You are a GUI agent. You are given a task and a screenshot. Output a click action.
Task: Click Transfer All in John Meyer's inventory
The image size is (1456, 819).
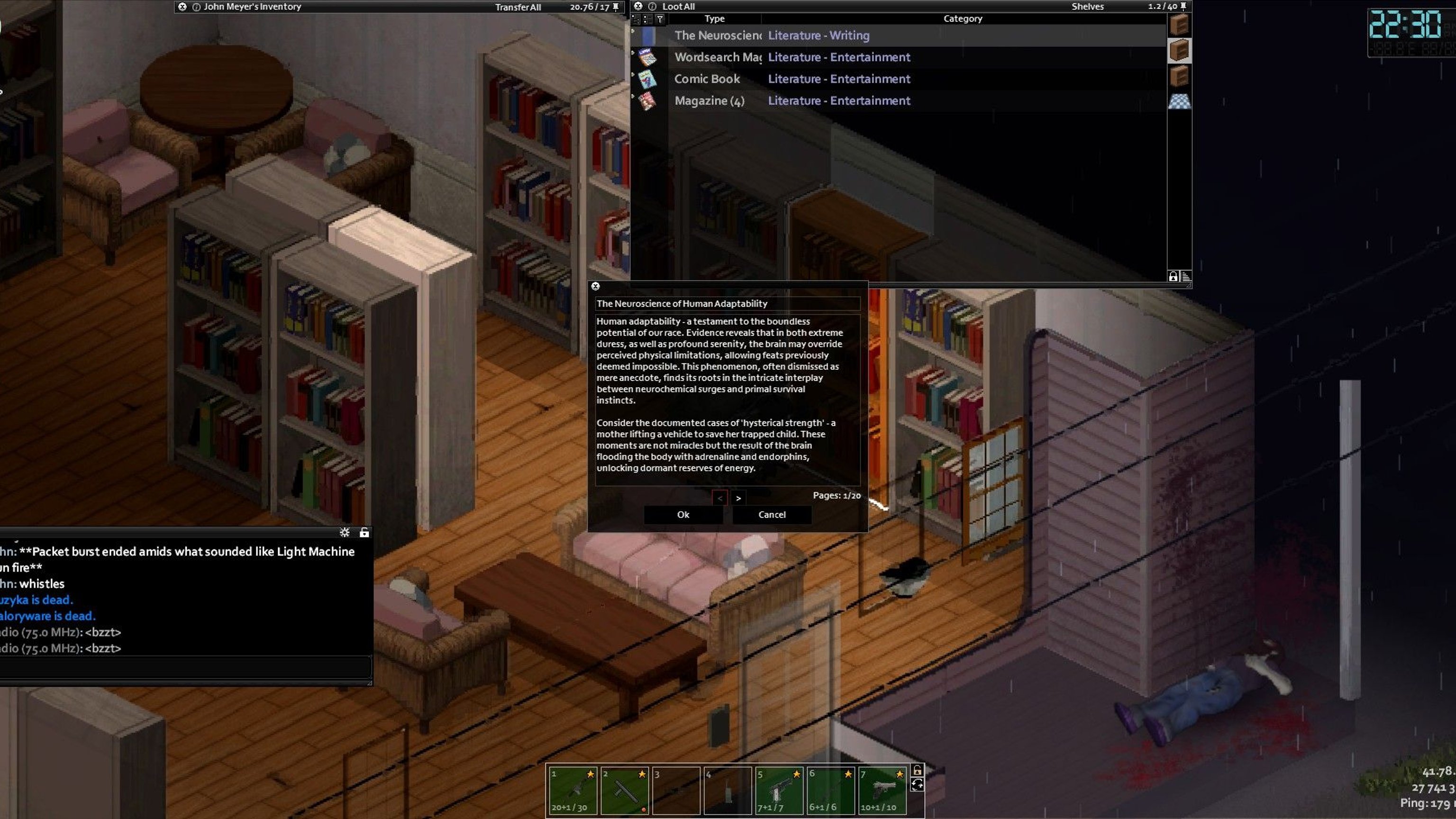(x=518, y=8)
